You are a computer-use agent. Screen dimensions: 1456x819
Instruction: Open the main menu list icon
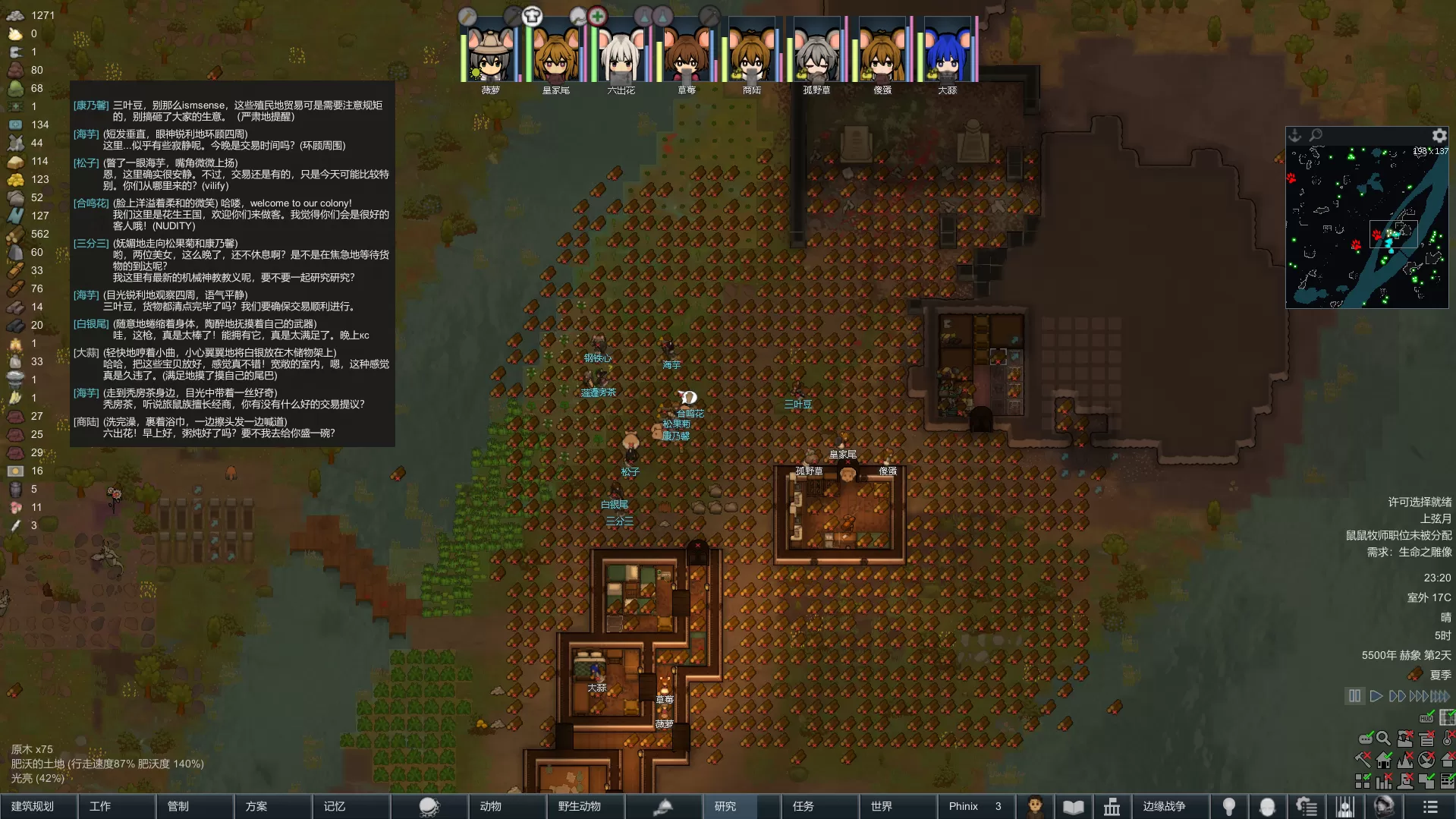click(x=1430, y=806)
